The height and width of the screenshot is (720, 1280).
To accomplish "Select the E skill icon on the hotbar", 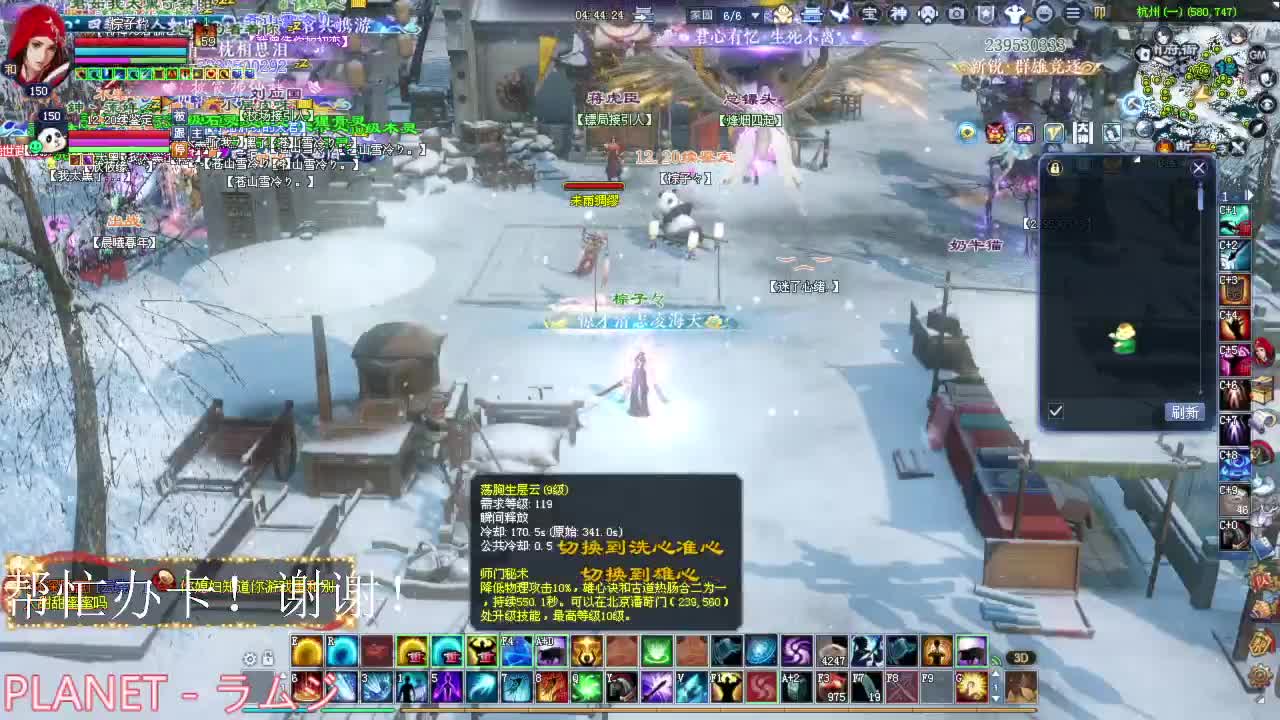I will [x=308, y=651].
